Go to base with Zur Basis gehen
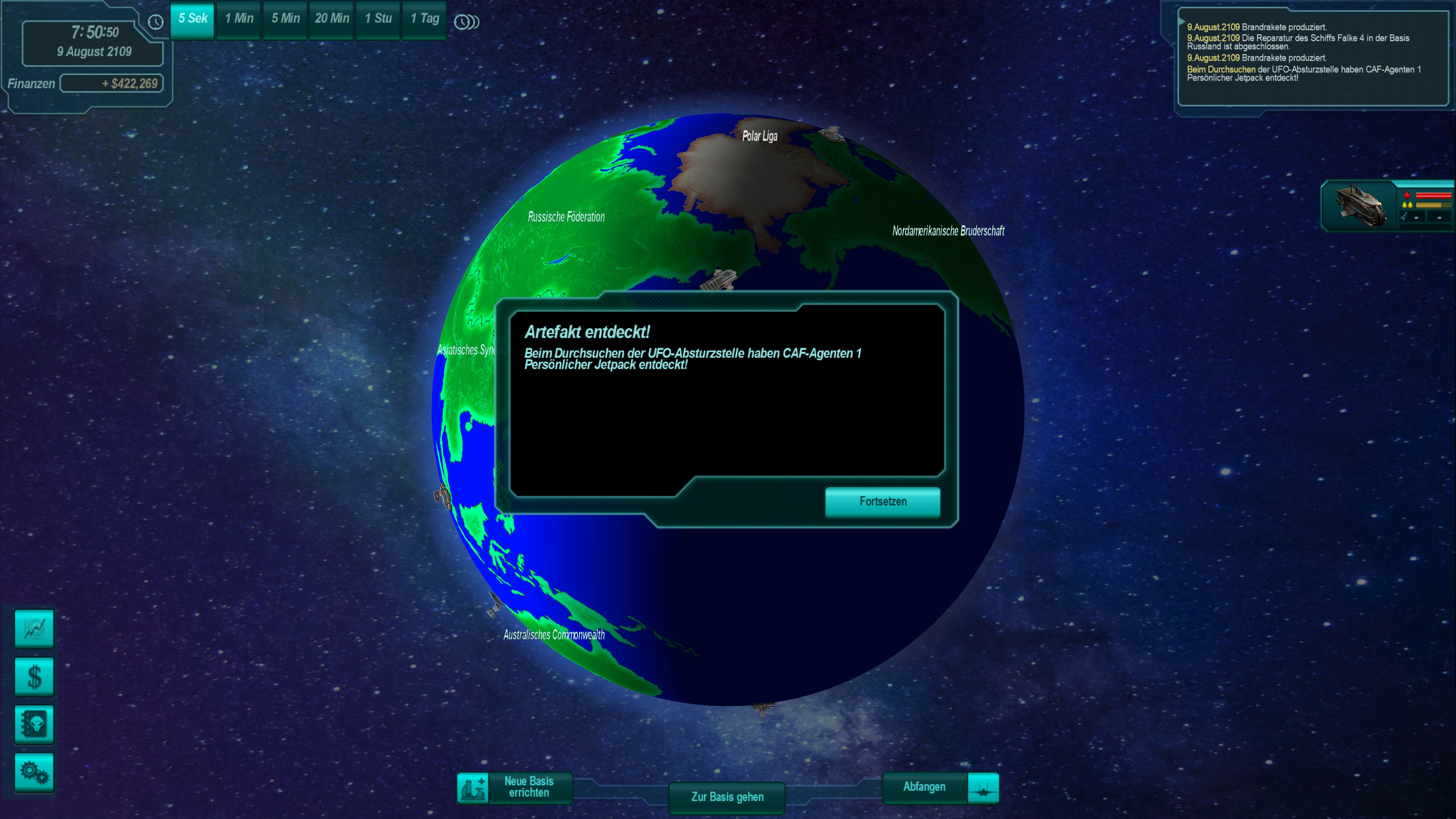Viewport: 1456px width, 819px height. click(x=727, y=797)
